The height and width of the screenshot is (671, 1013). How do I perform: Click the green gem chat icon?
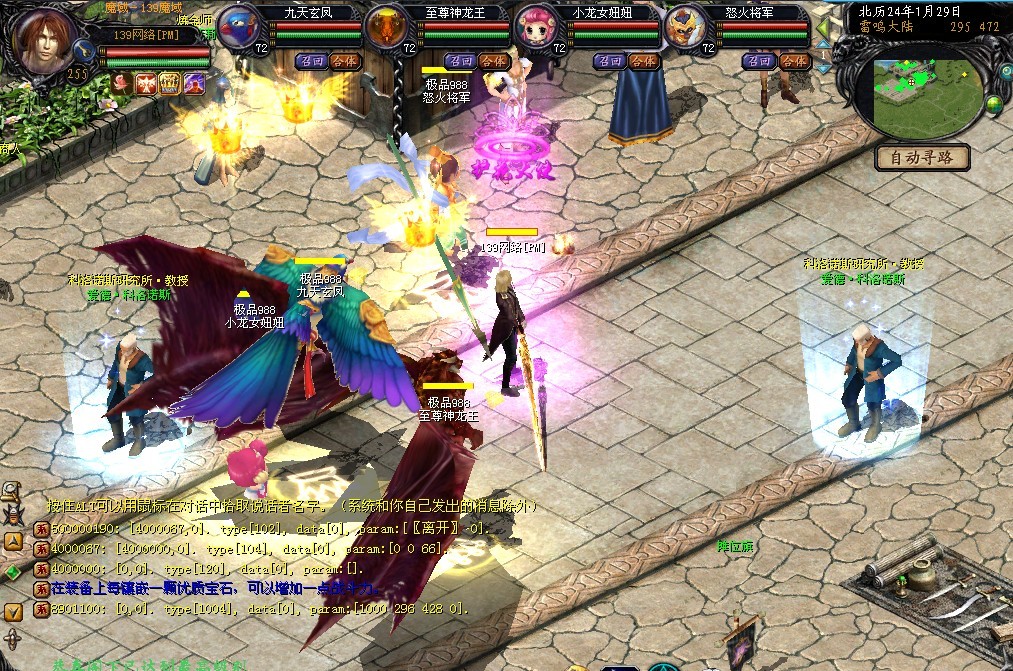[12, 571]
